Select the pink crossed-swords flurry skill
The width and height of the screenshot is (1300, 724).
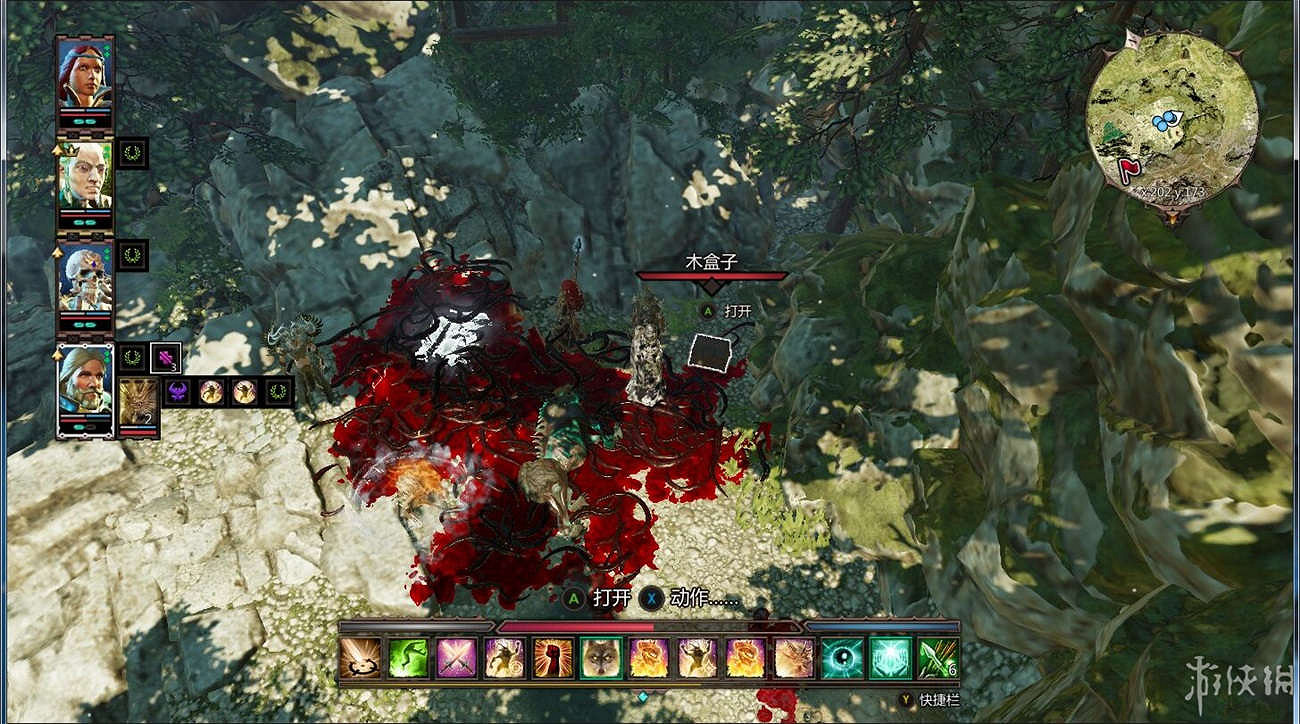[454, 662]
